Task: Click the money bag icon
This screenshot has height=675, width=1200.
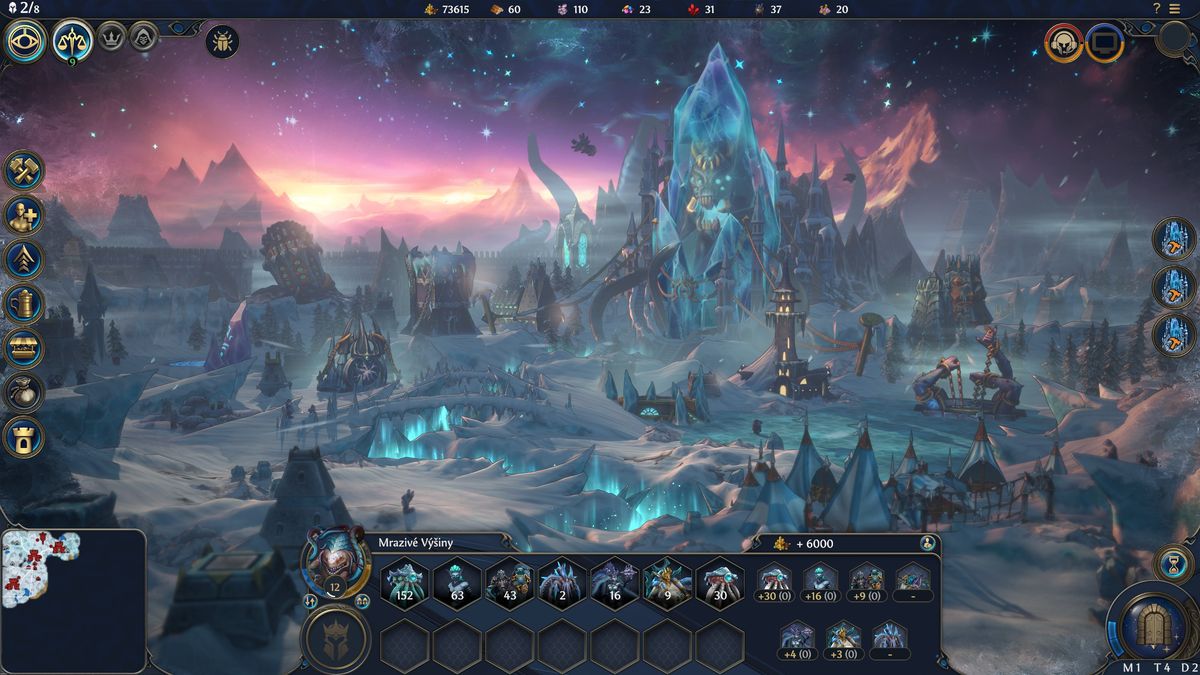Action: tap(24, 392)
